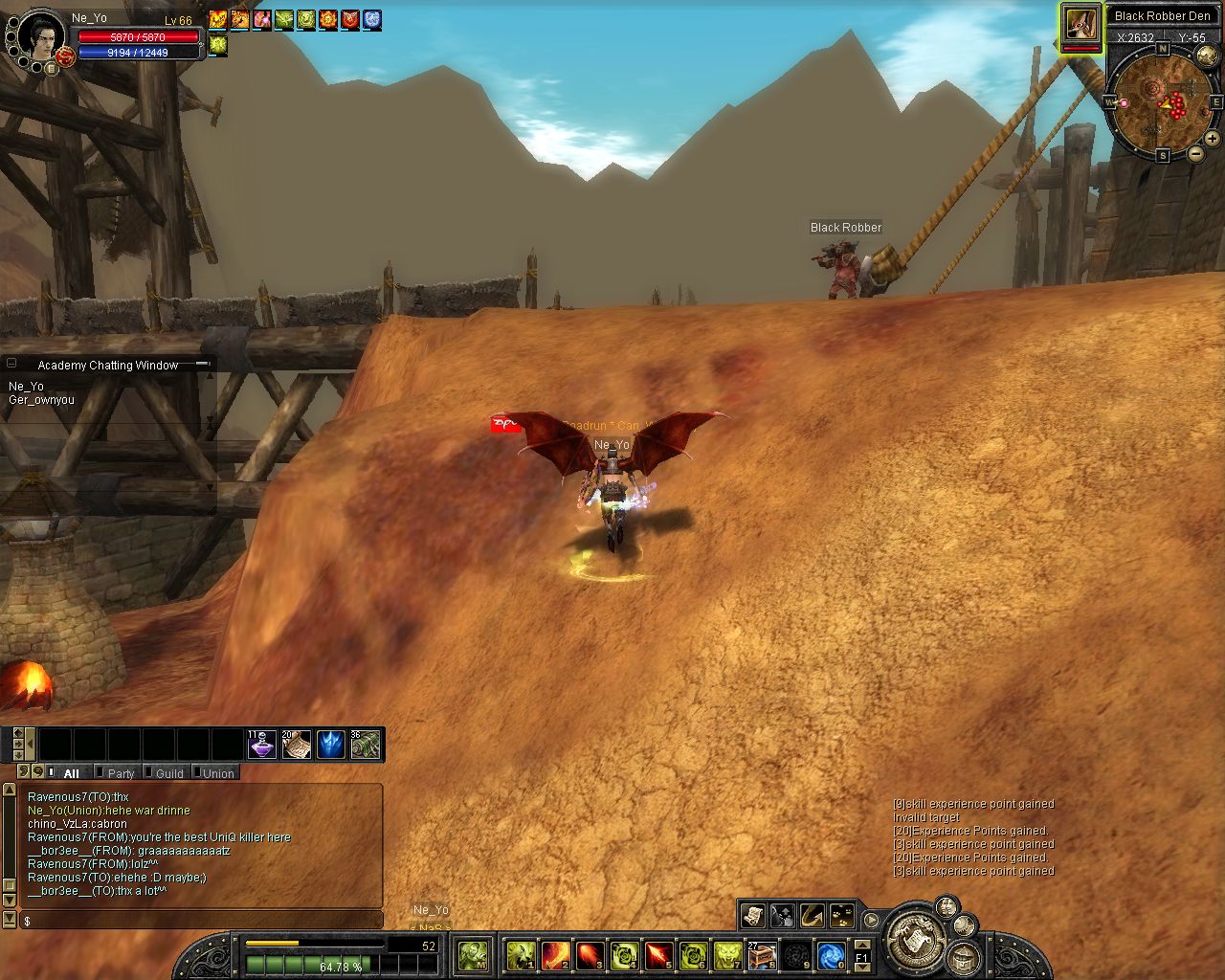
Task: Show the All chat tab
Action: [71, 773]
